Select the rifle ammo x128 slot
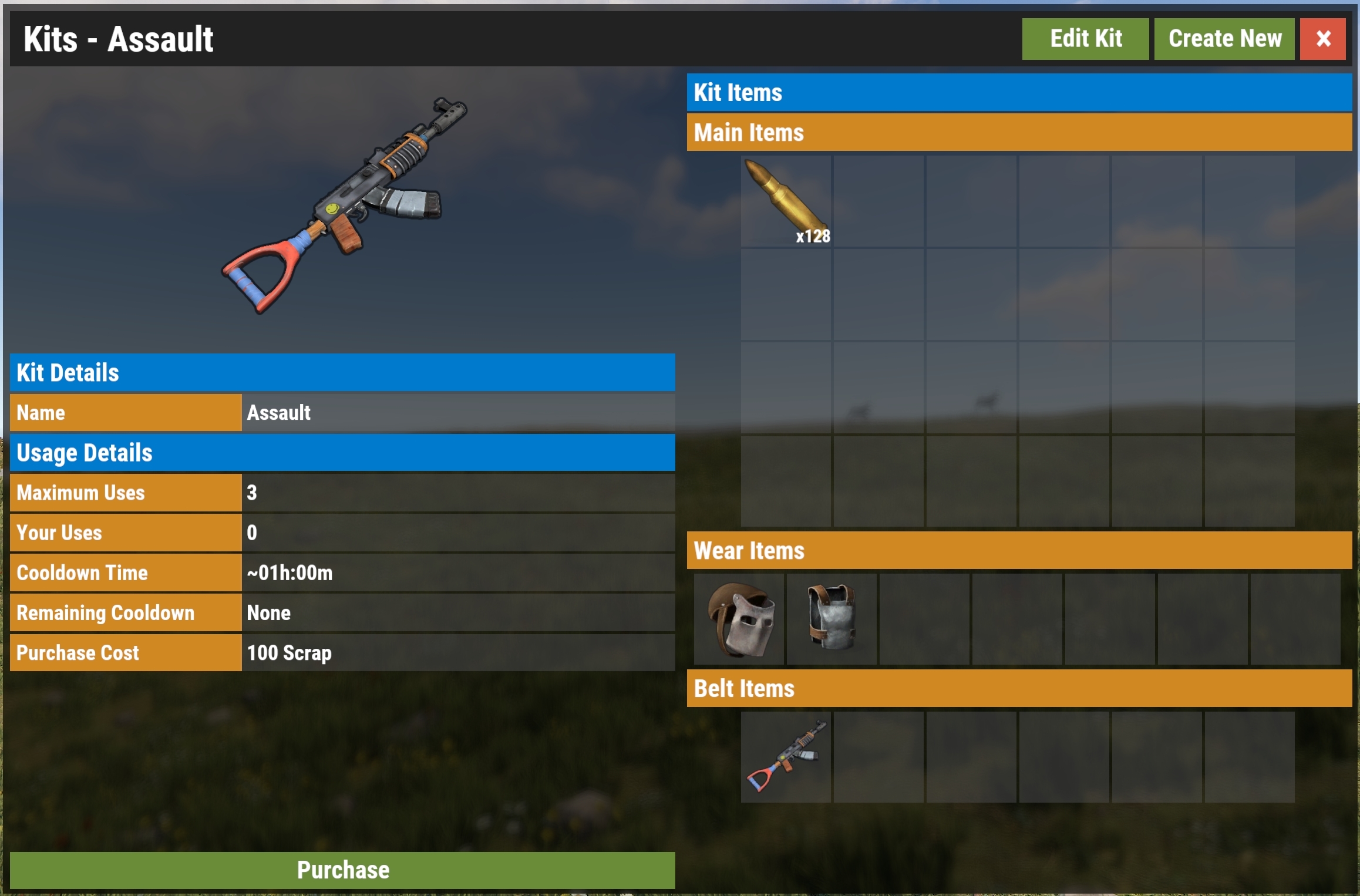The width and height of the screenshot is (1360, 896). (x=786, y=201)
